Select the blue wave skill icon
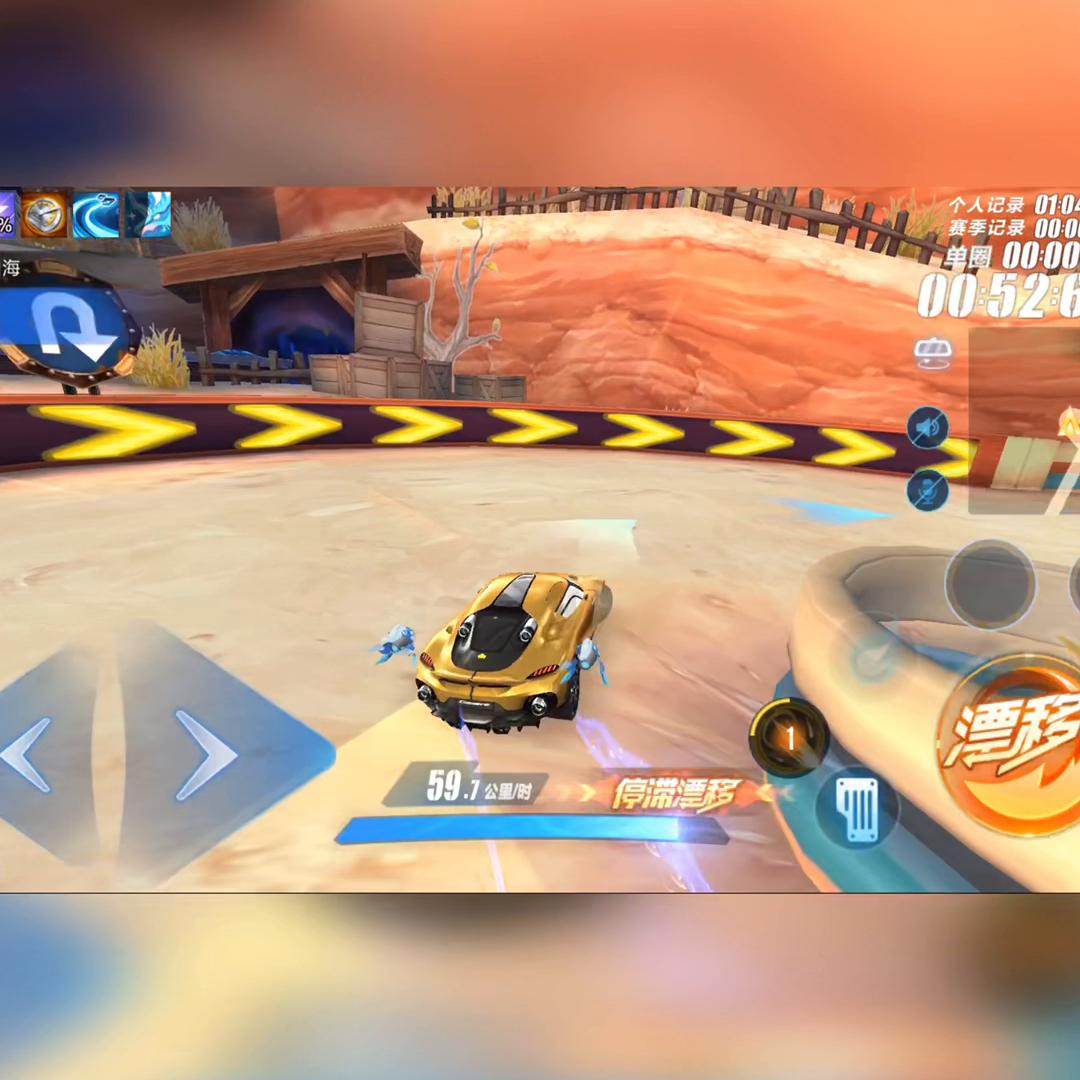Image resolution: width=1080 pixels, height=1080 pixels. (x=96, y=214)
